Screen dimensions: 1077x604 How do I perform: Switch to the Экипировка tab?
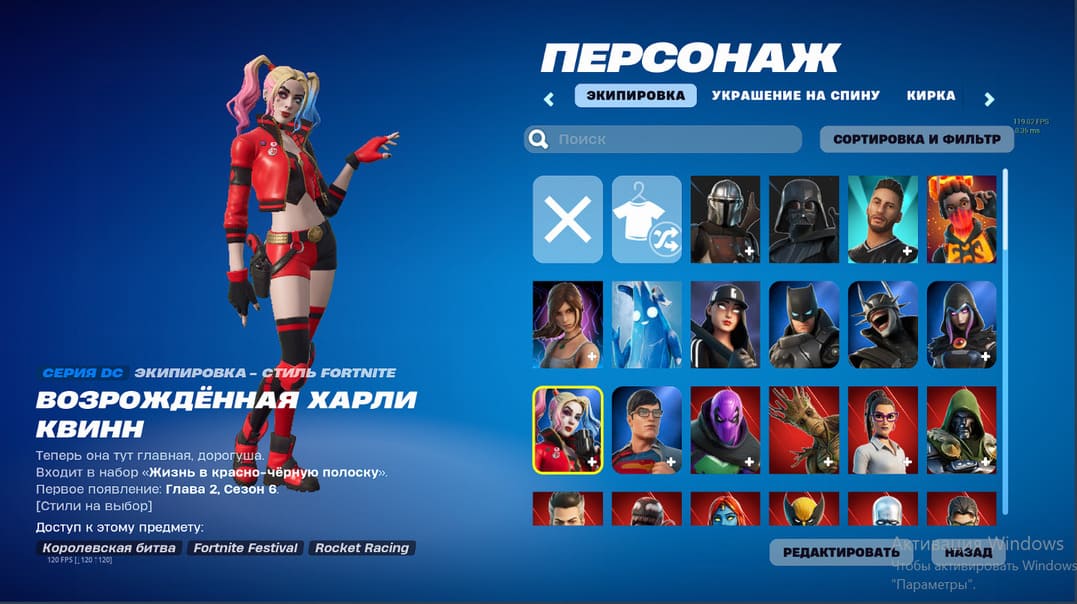[x=635, y=96]
